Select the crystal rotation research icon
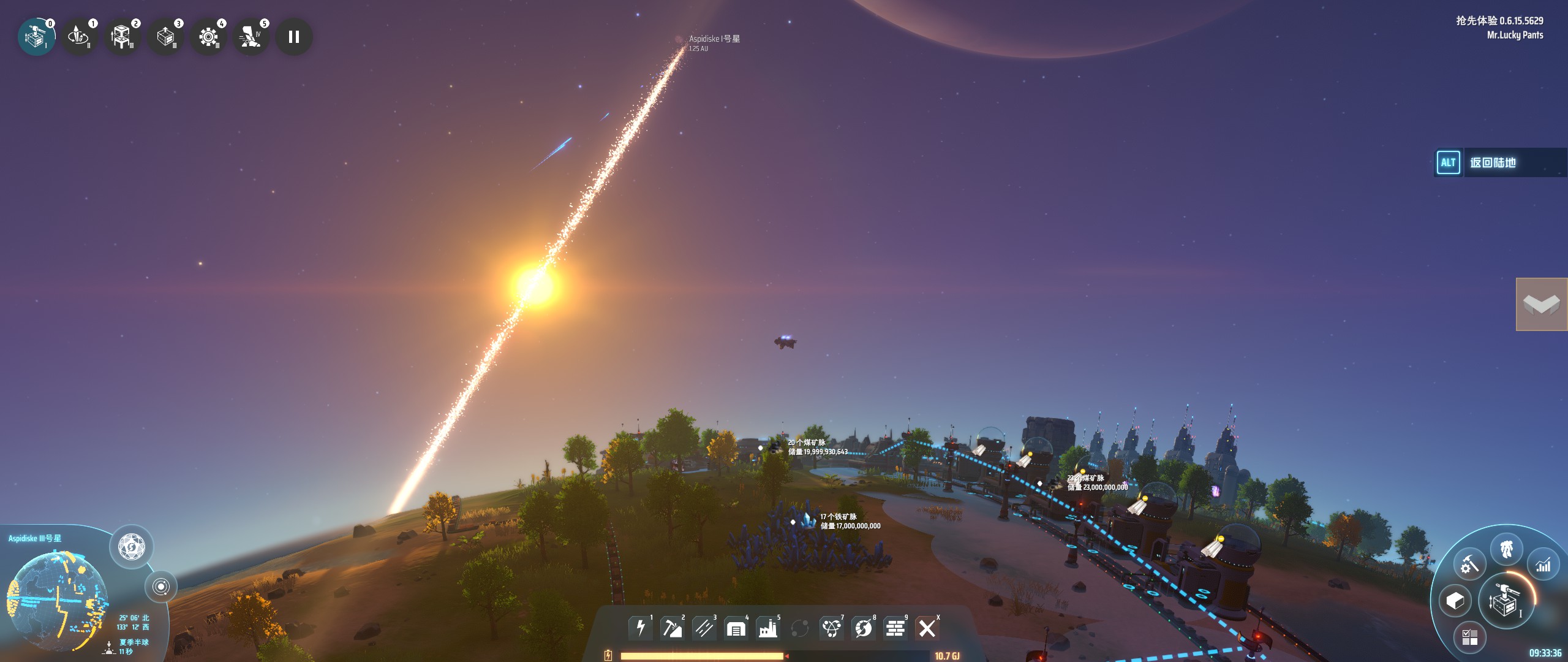Viewport: 1568px width, 662px height. click(79, 37)
